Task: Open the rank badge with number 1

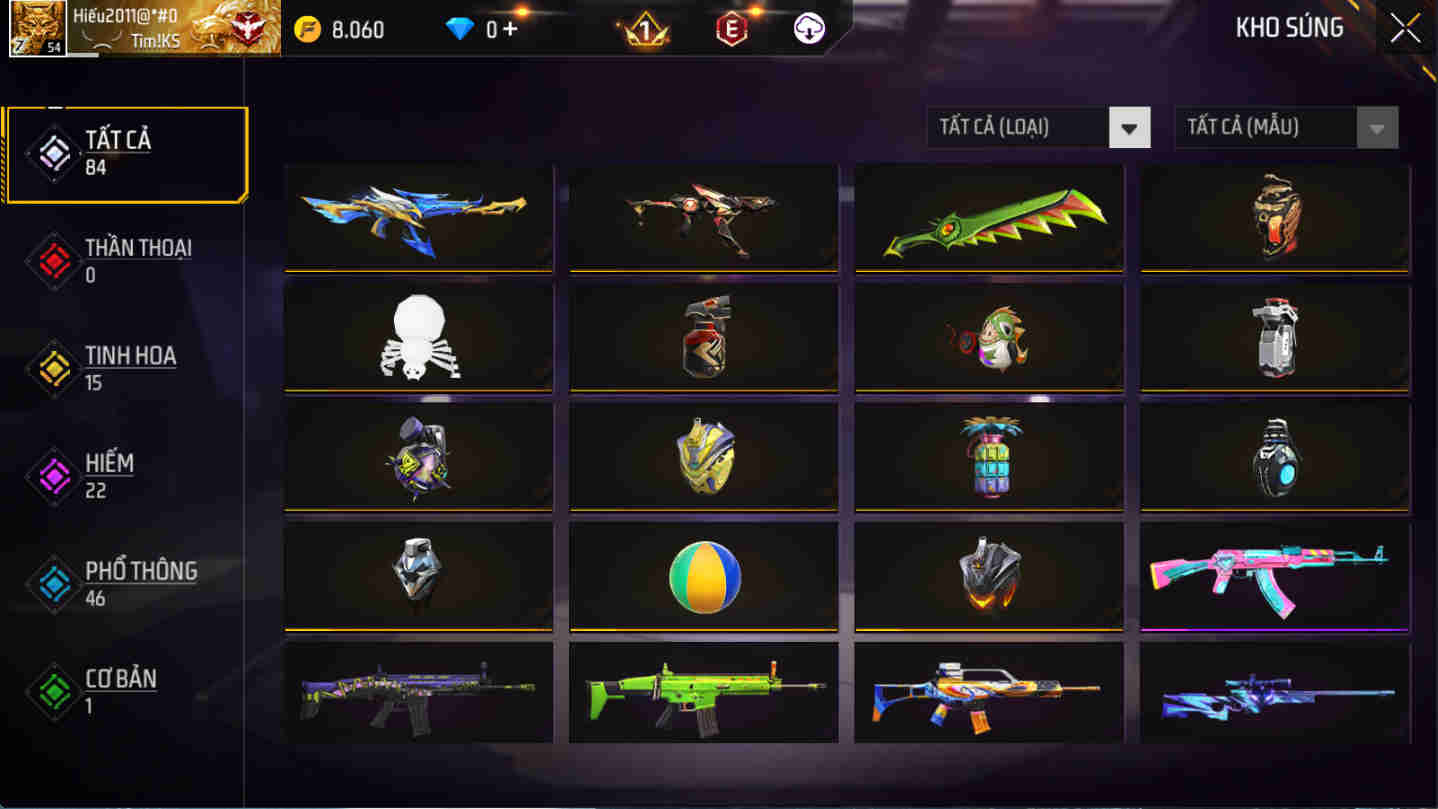Action: pyautogui.click(x=646, y=29)
